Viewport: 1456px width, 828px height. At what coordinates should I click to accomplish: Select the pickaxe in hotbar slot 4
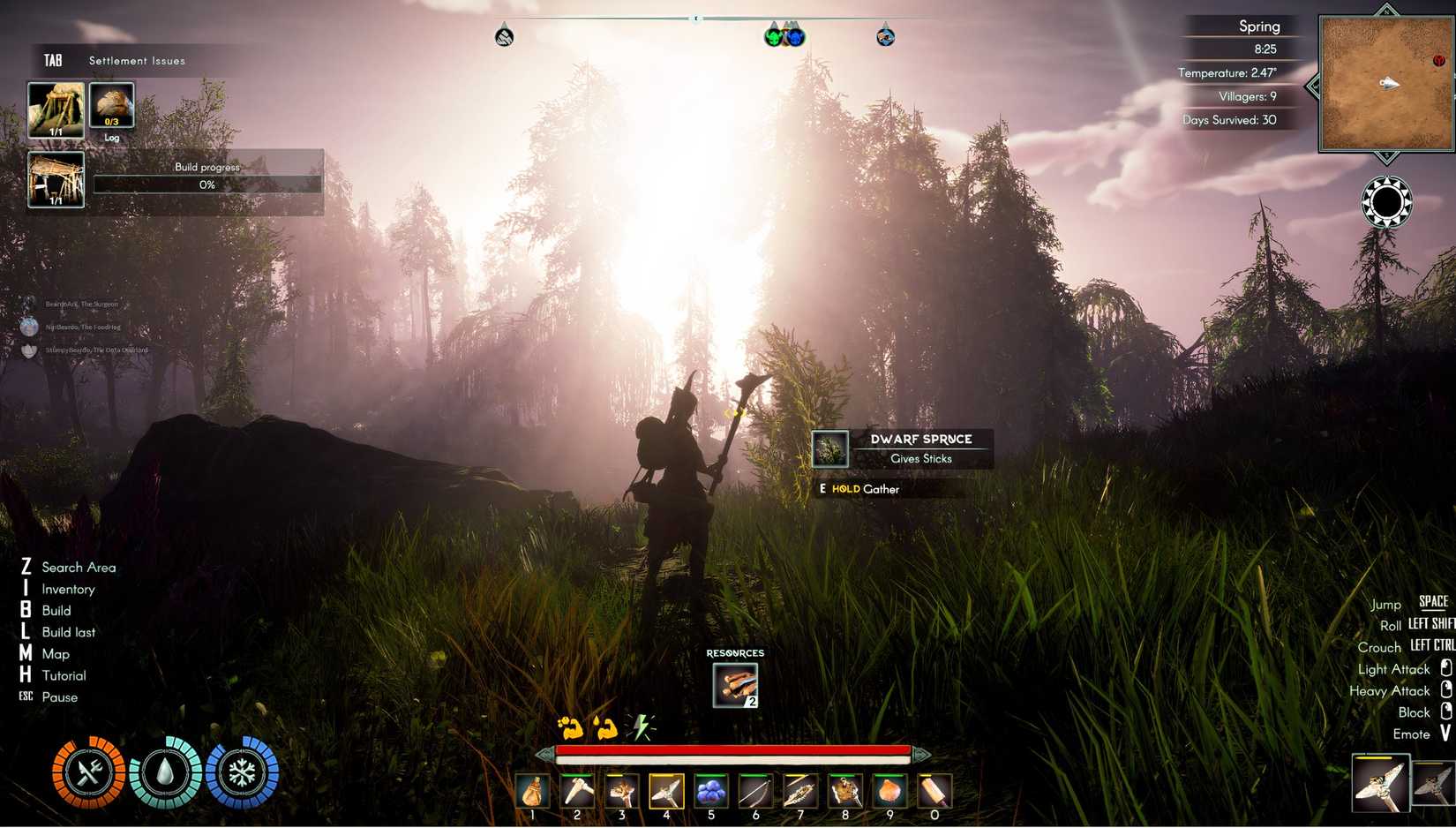click(666, 790)
